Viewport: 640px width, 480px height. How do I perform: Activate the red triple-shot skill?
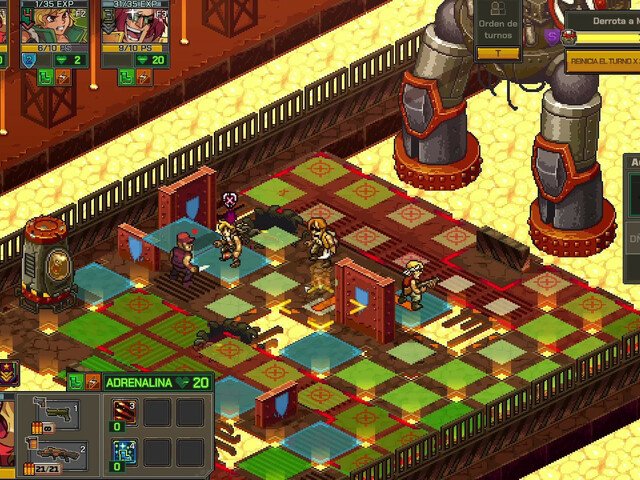pos(125,413)
